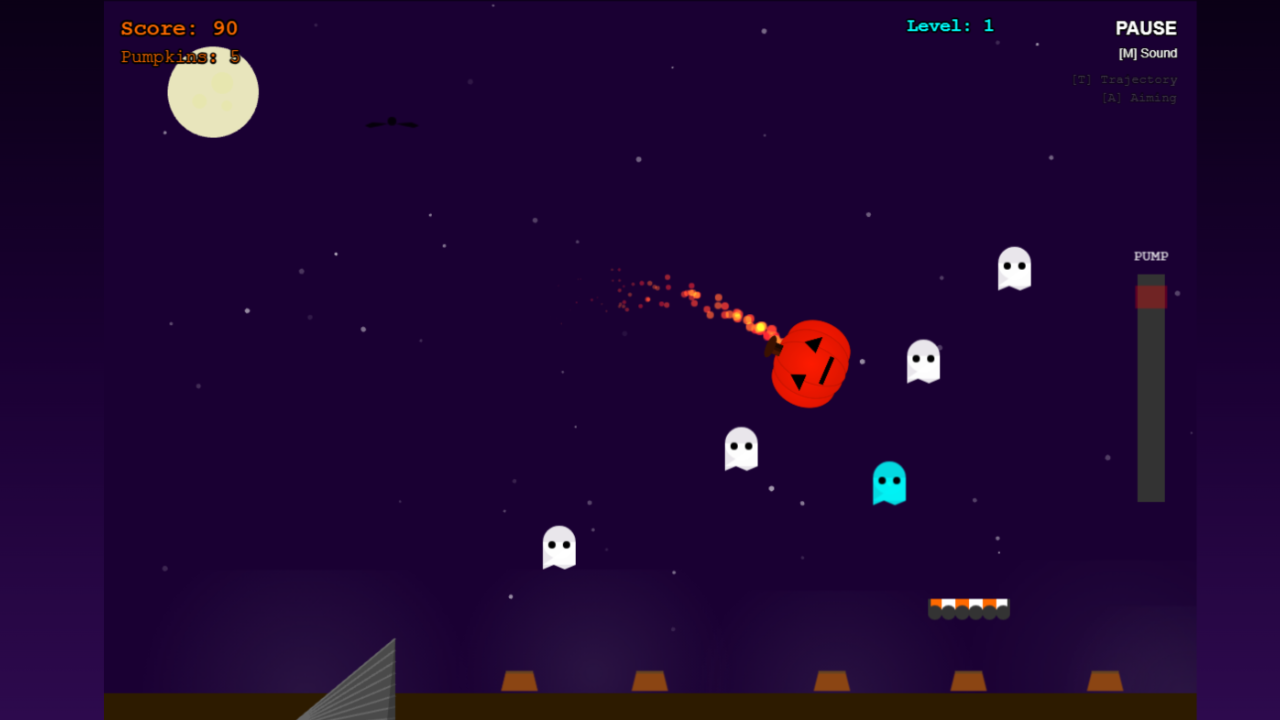The image size is (1280, 720).
Task: Pause the game with the PAUSE button
Action: point(1145,29)
